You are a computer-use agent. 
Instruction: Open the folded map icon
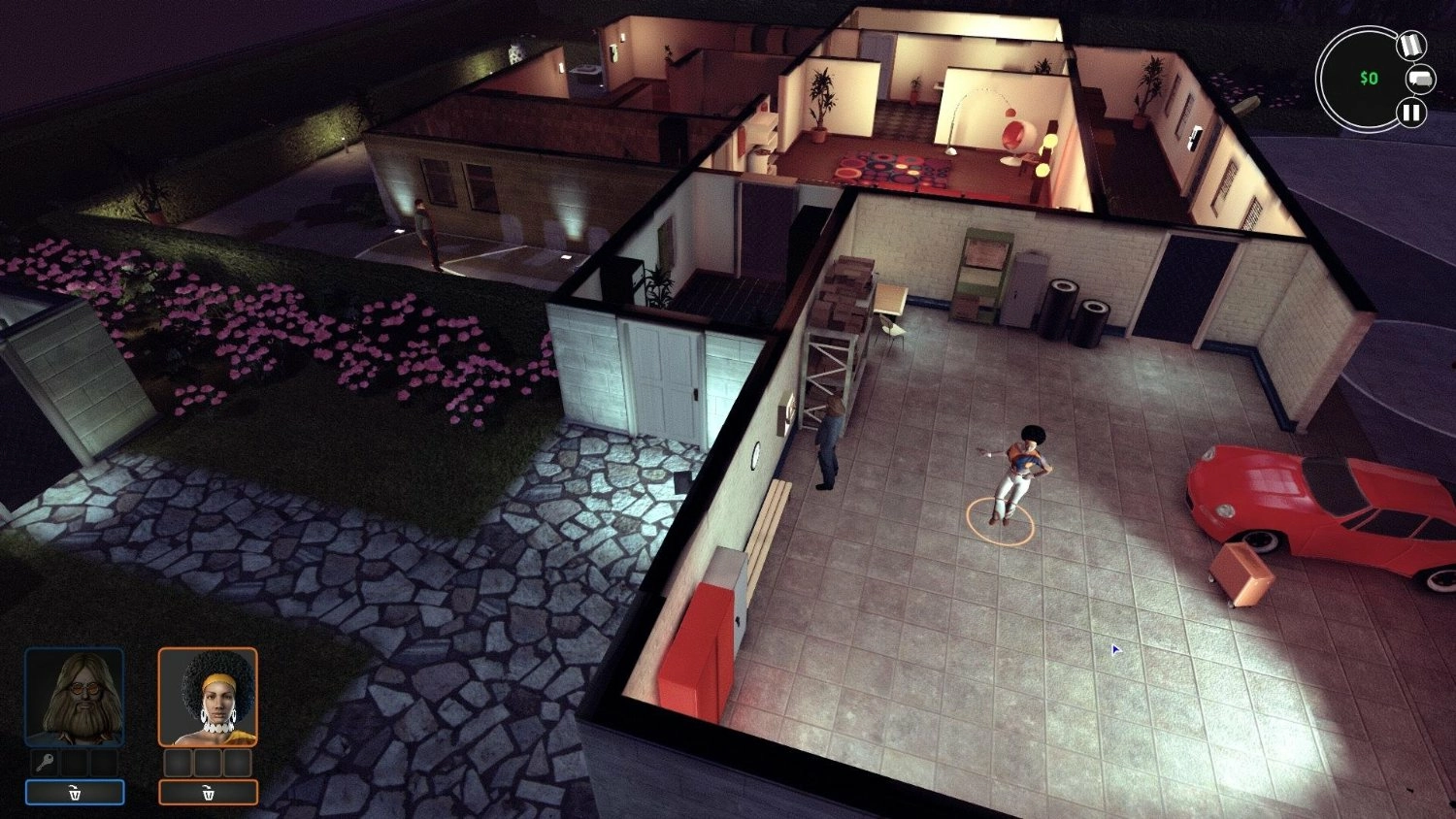pyautogui.click(x=1410, y=45)
